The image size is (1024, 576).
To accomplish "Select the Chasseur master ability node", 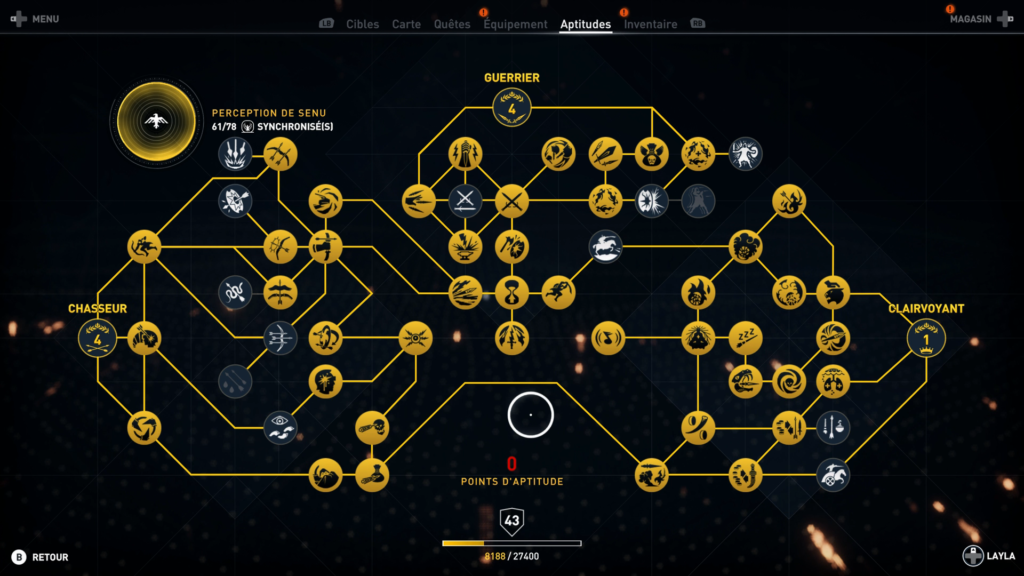I will point(97,338).
